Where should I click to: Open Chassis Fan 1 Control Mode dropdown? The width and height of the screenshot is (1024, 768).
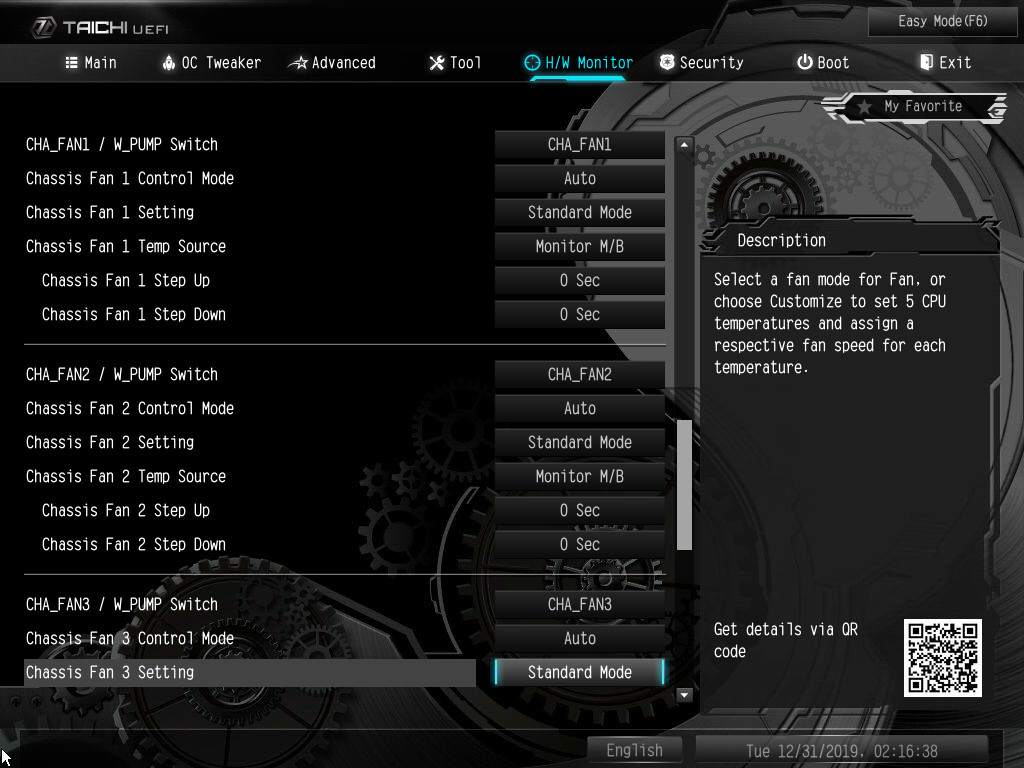[580, 178]
